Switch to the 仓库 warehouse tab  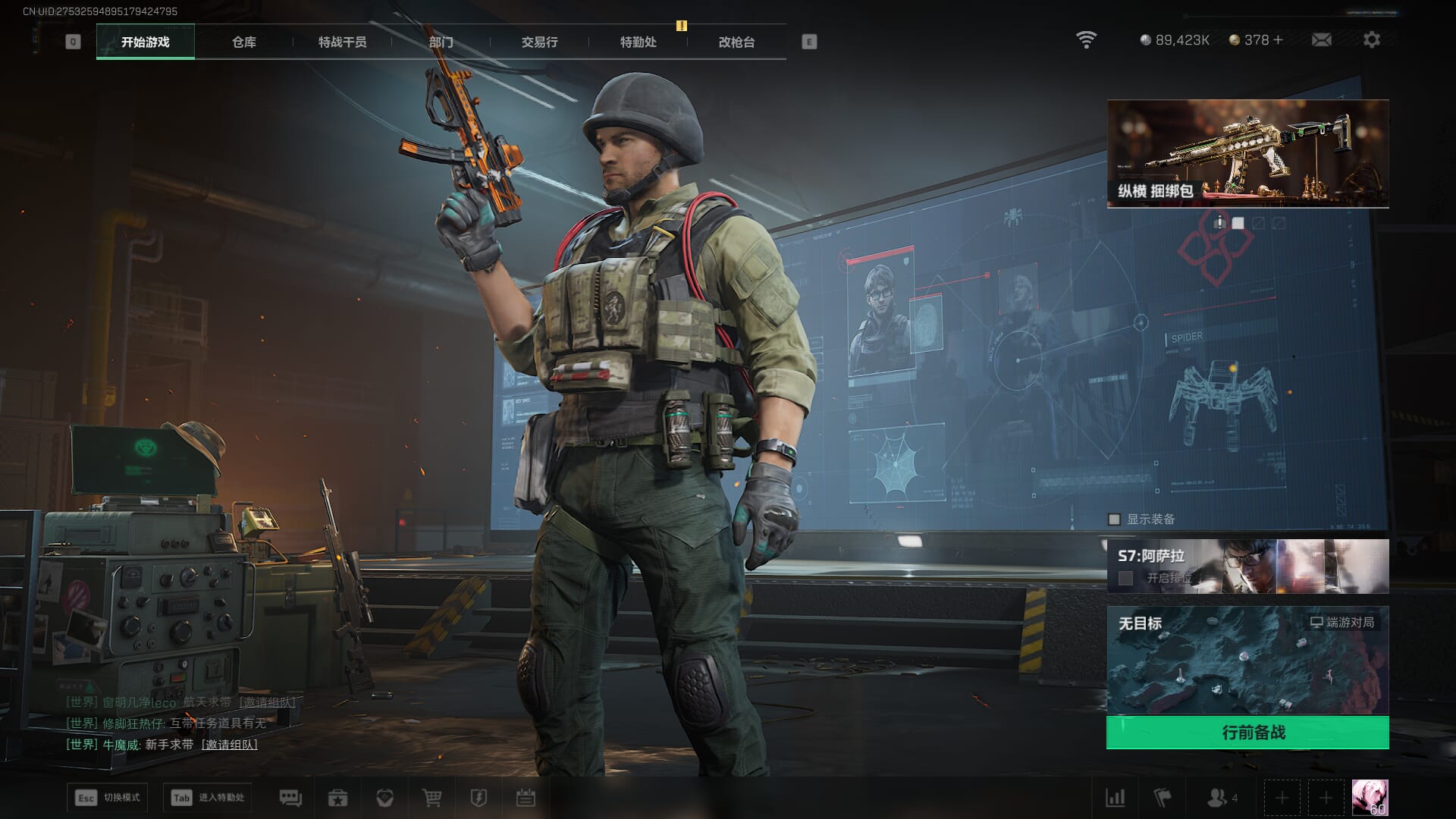pyautogui.click(x=243, y=42)
